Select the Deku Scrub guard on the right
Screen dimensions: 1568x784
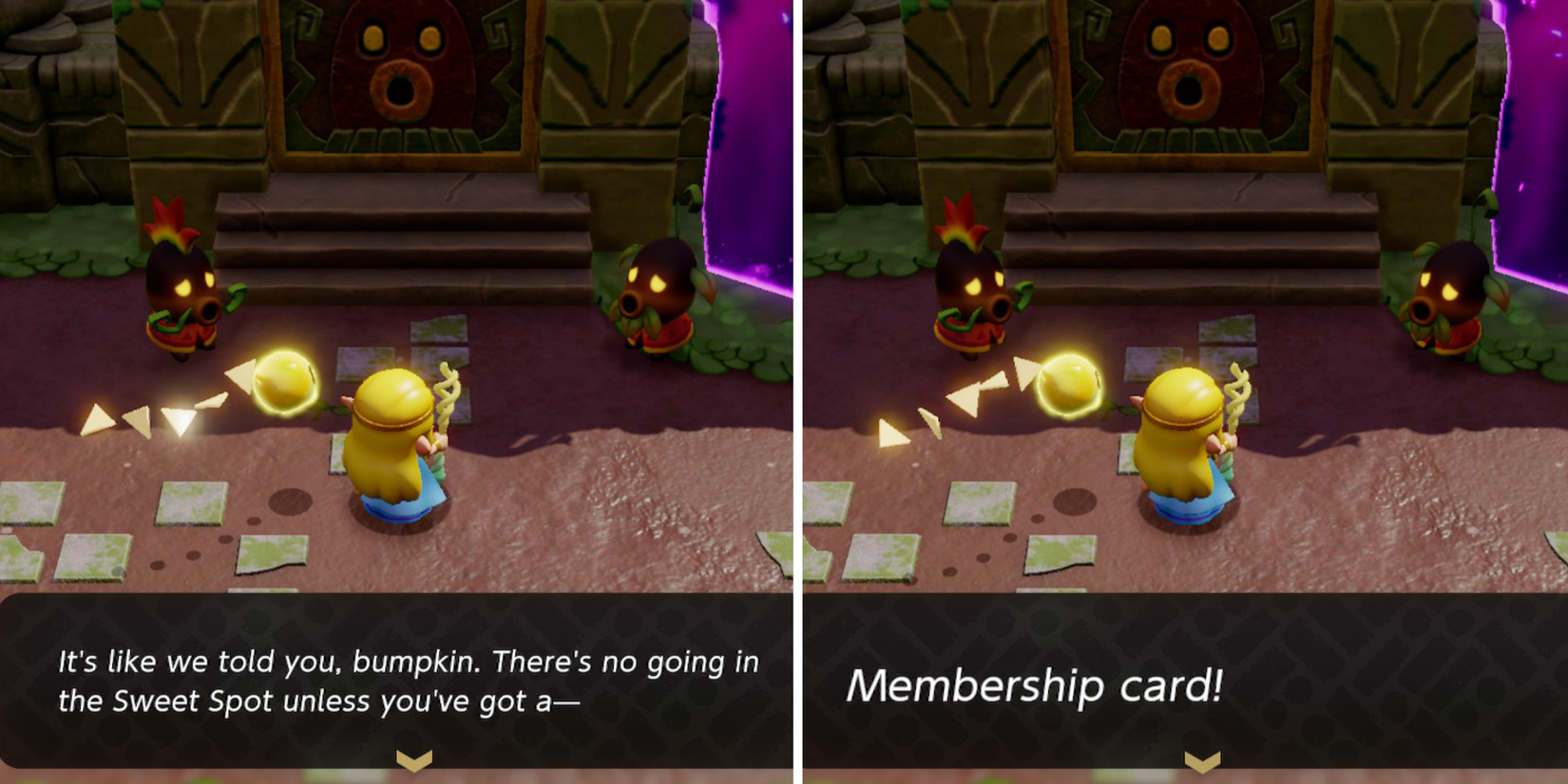coord(656,295)
